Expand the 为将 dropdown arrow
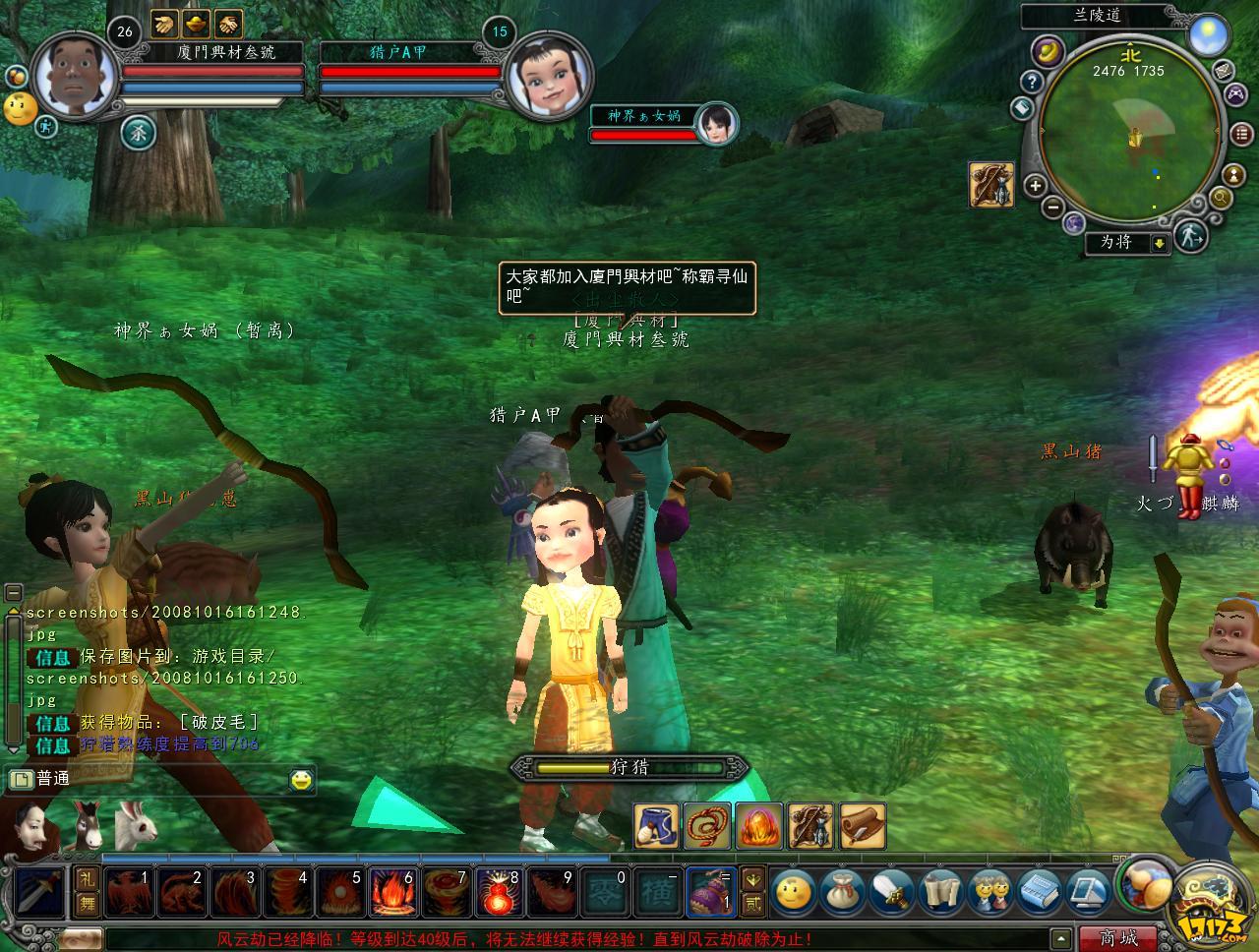The height and width of the screenshot is (952, 1259). (1160, 243)
